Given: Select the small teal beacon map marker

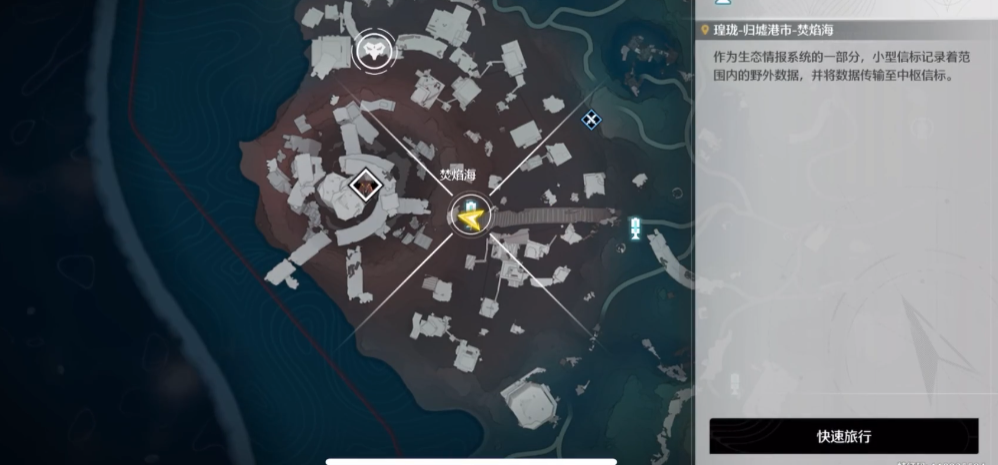Looking at the screenshot, I should point(635,228).
